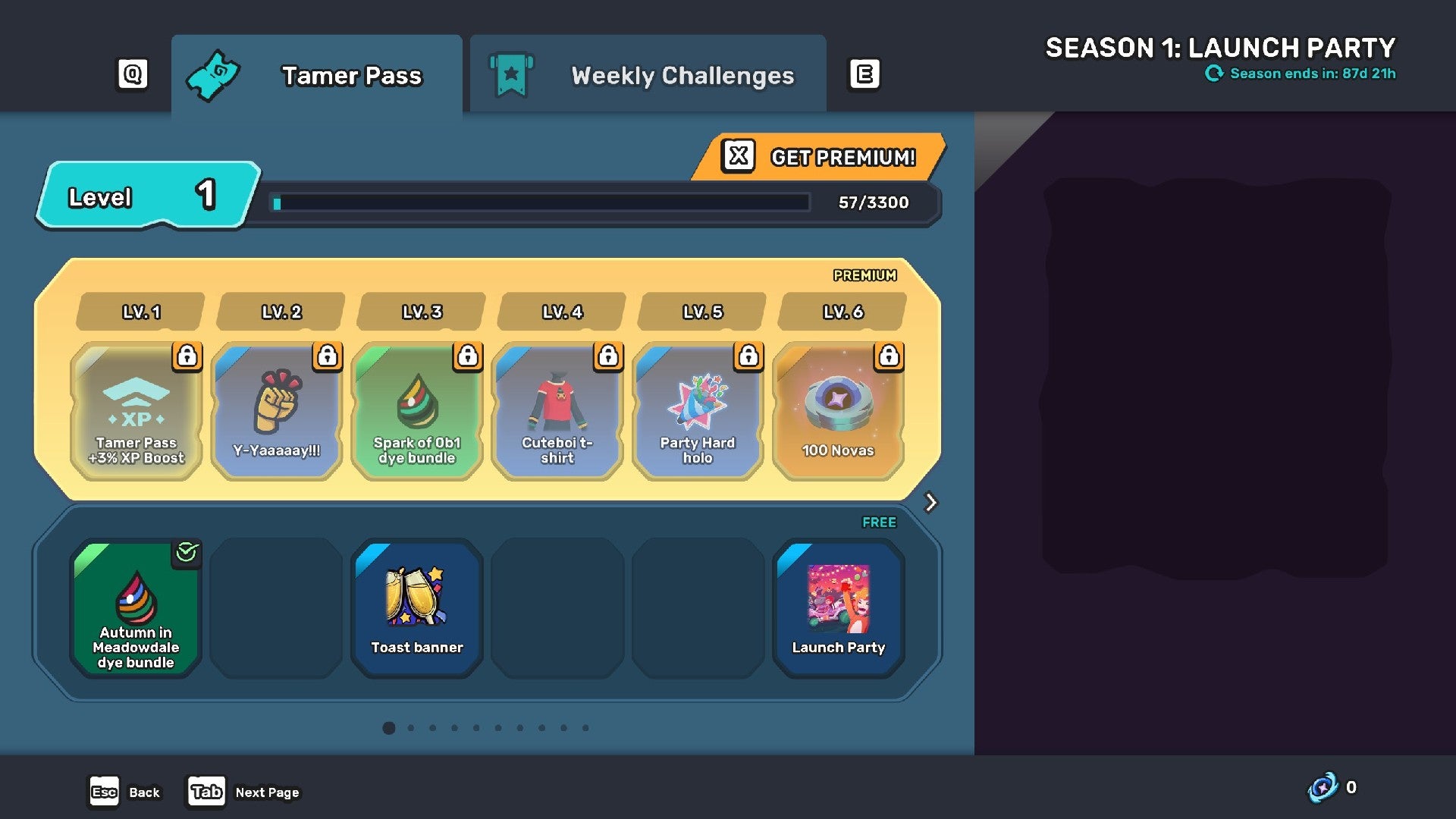This screenshot has width=1456, height=819.
Task: Click the first pagination dot
Action: [x=389, y=728]
